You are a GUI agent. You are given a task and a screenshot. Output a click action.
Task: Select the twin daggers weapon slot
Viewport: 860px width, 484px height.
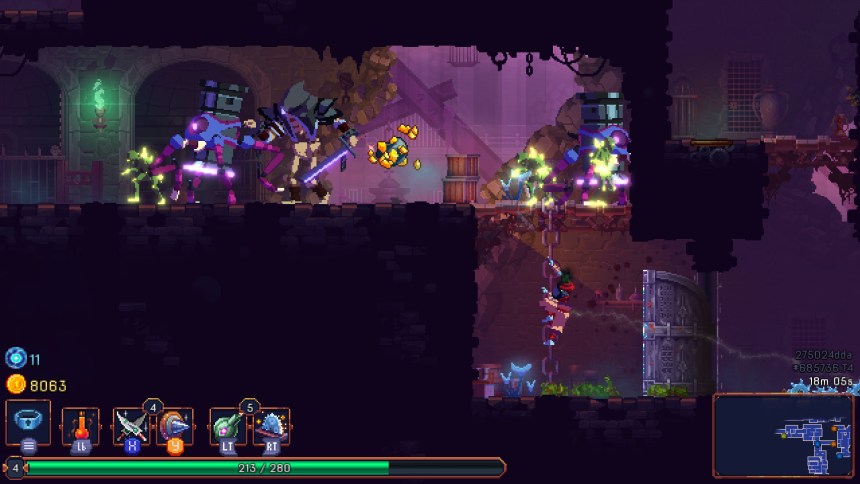tap(131, 425)
